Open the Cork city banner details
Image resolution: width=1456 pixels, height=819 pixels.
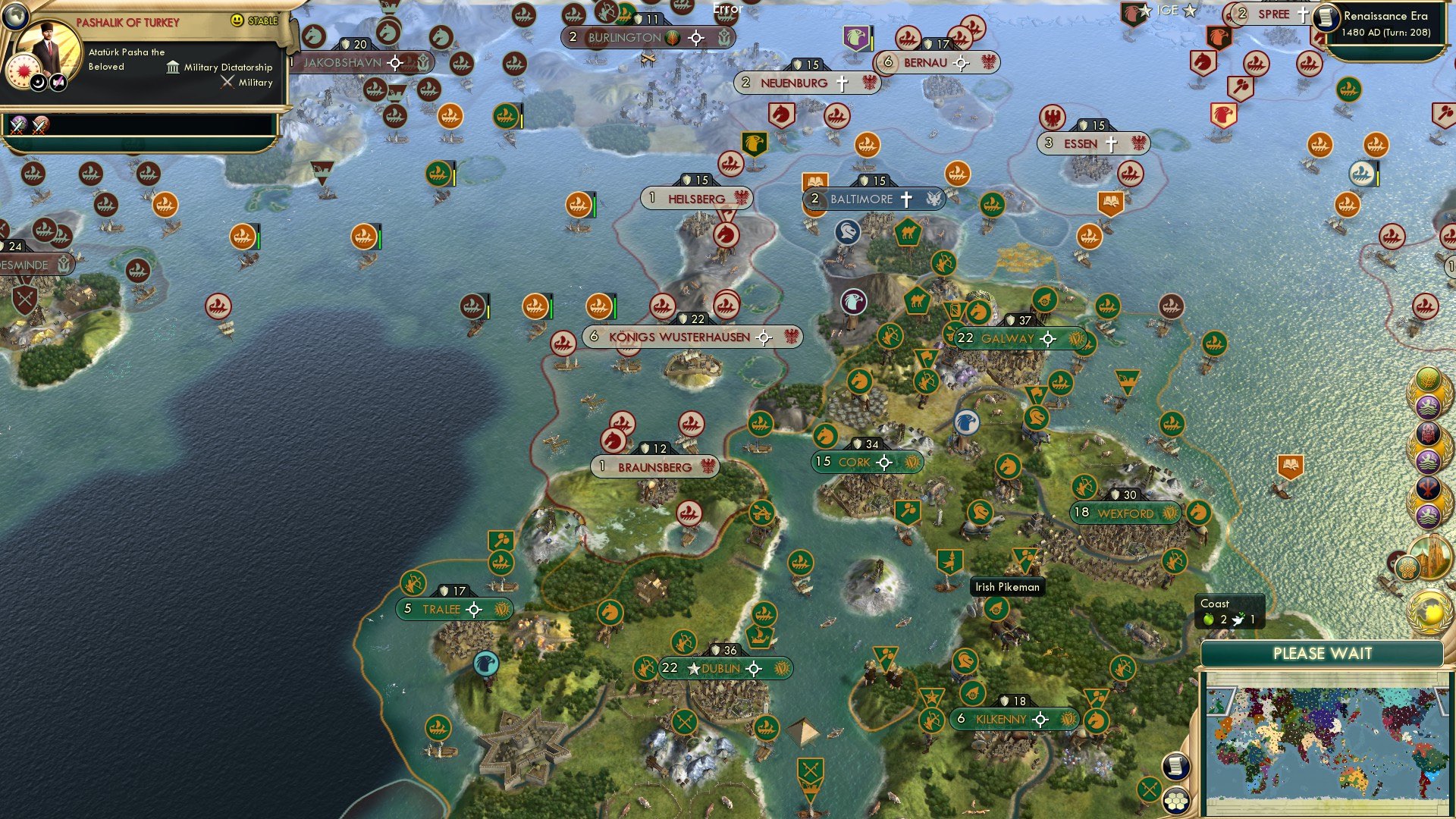[867, 460]
